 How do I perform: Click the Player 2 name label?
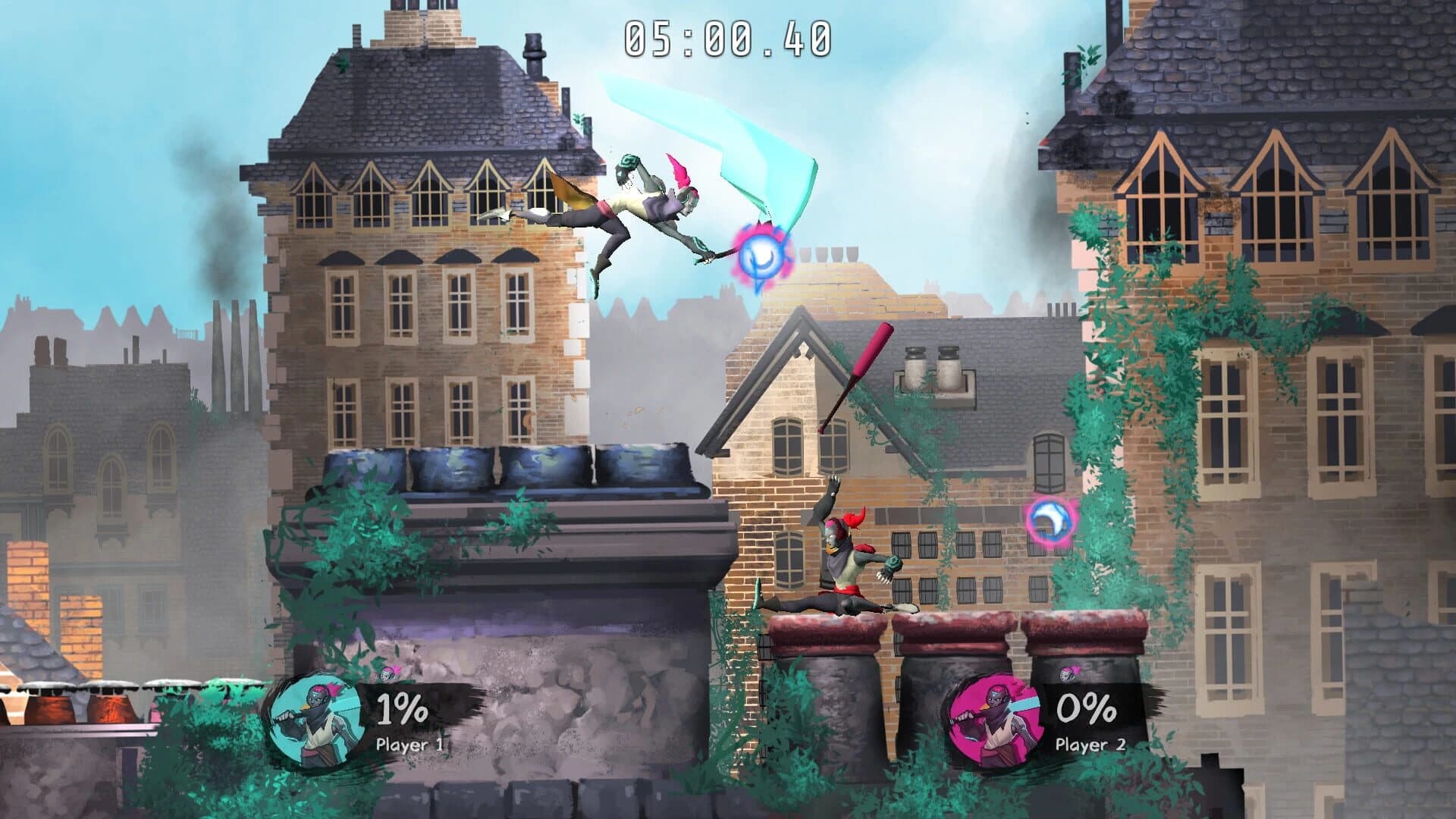(1089, 745)
